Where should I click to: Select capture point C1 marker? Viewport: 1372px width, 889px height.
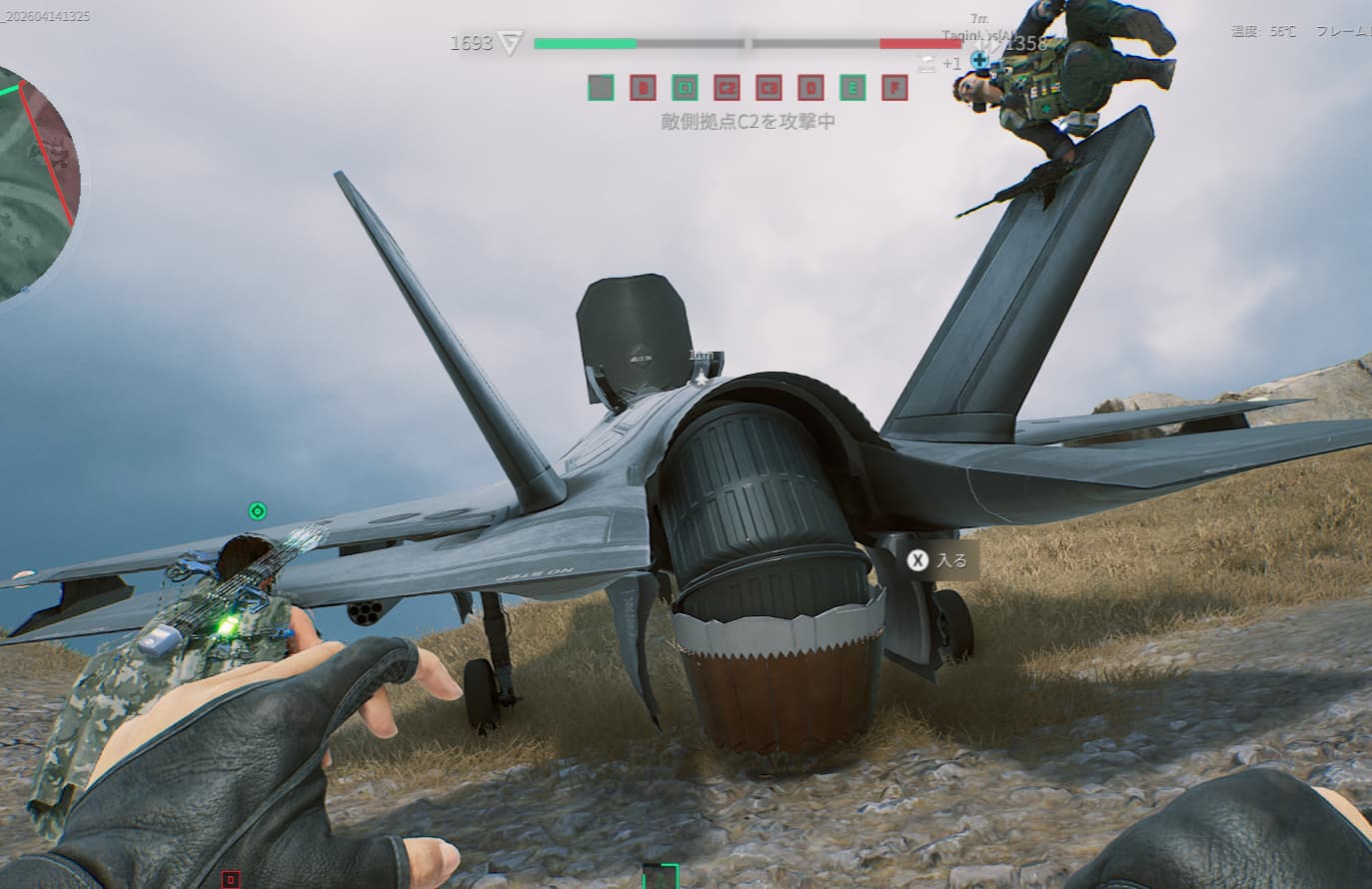coord(685,88)
